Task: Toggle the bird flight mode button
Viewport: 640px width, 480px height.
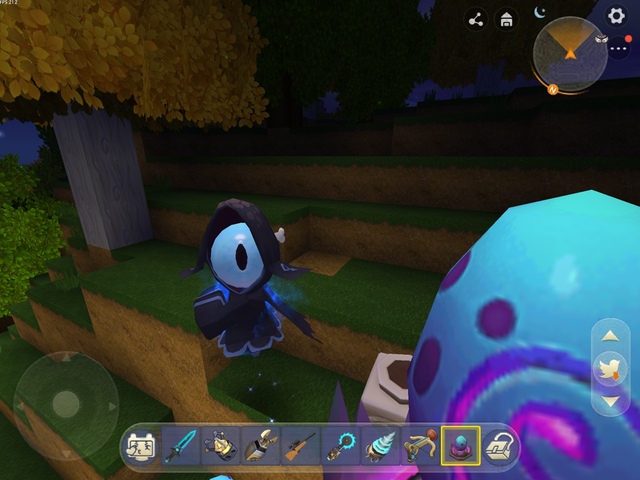Action: [x=610, y=369]
